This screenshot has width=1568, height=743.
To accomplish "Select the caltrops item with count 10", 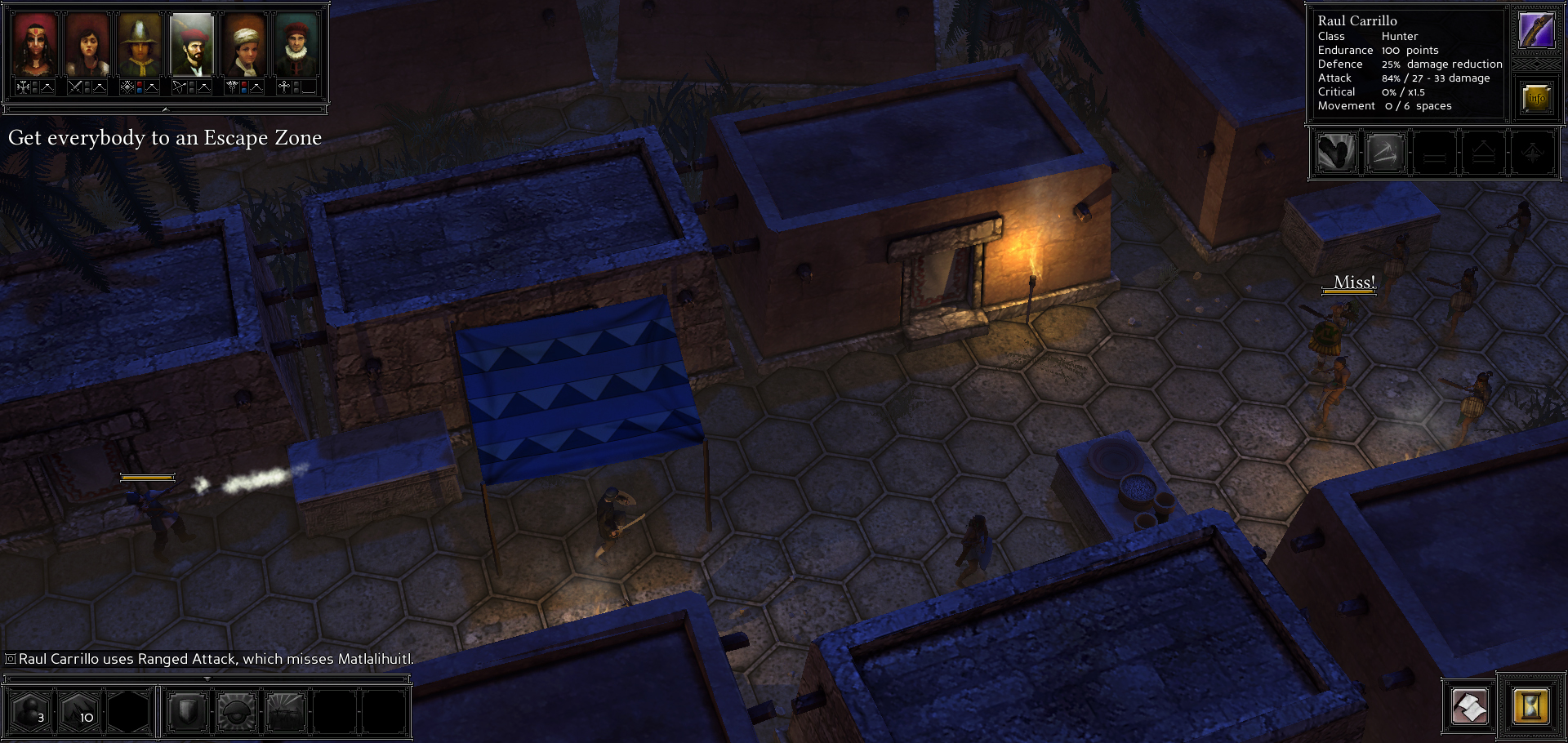I will click(80, 711).
